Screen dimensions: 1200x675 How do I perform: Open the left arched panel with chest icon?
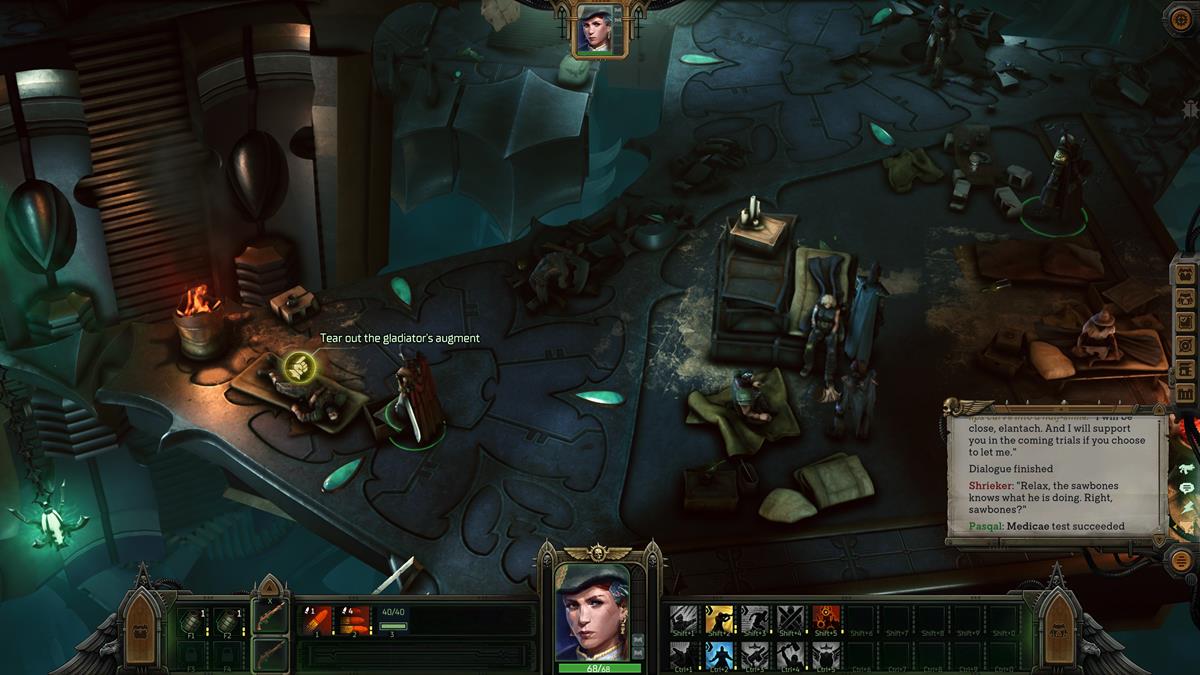coord(141,629)
